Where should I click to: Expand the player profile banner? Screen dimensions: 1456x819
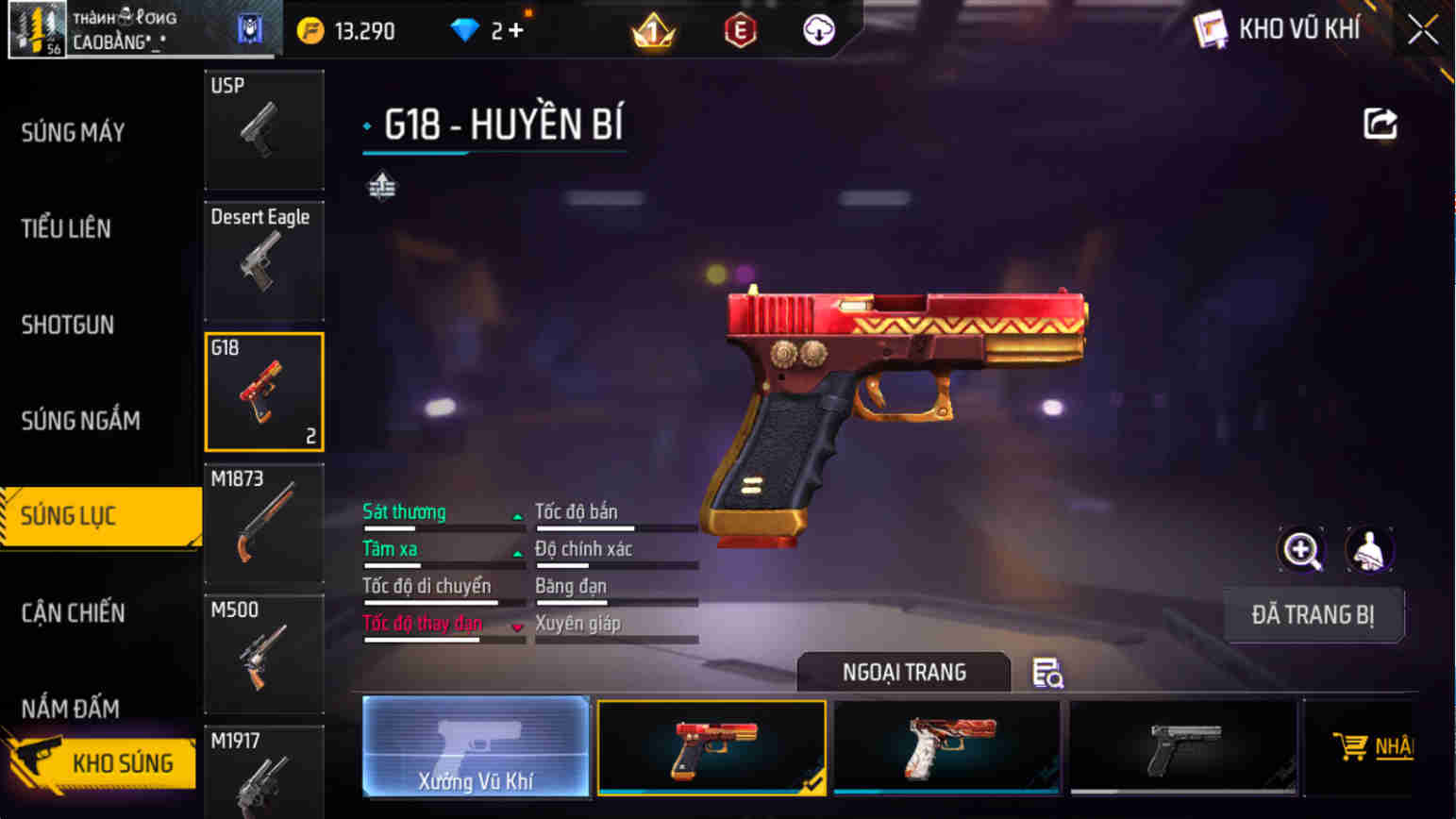click(x=142, y=29)
